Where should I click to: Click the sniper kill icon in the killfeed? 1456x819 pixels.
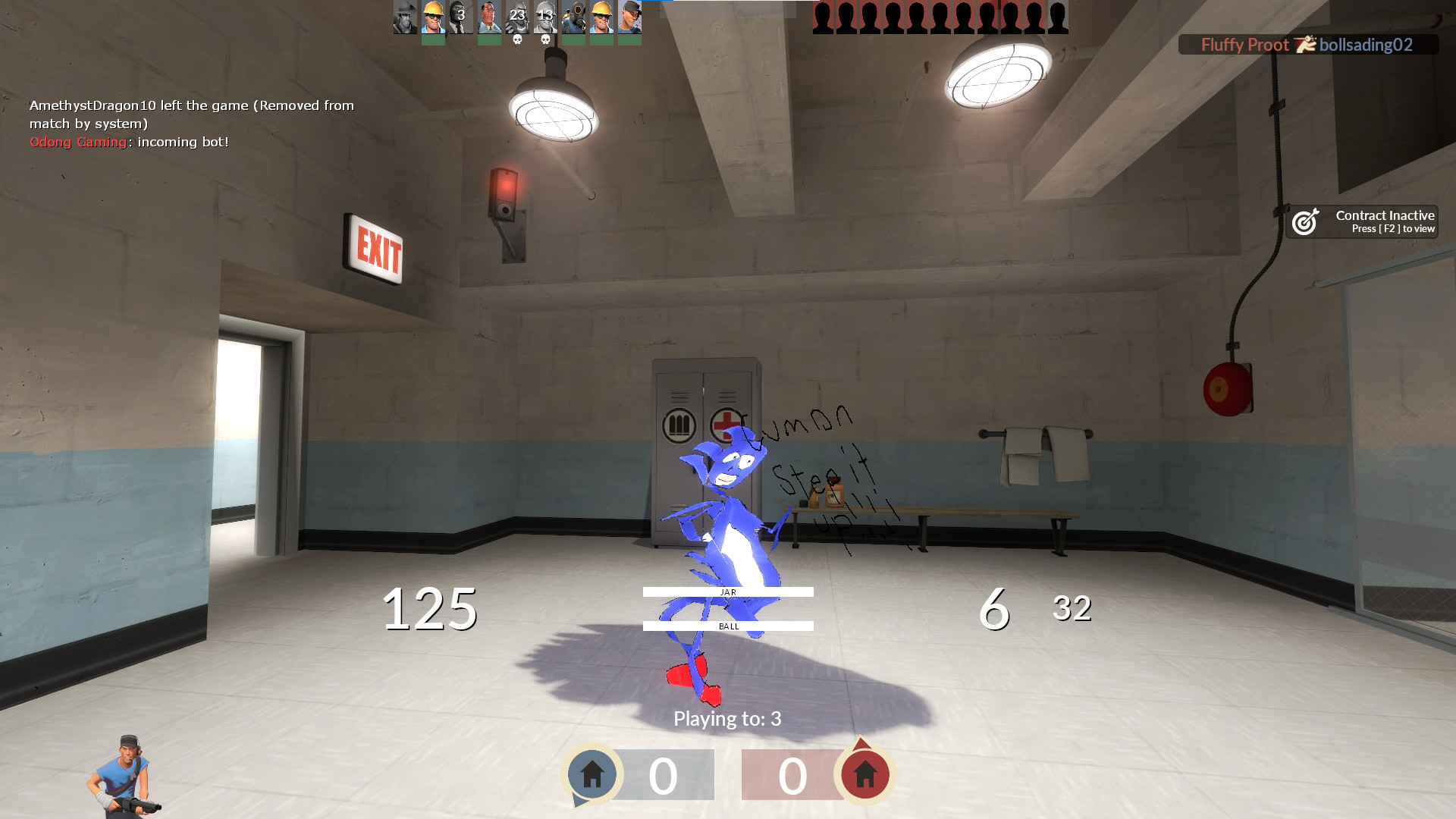point(1305,45)
